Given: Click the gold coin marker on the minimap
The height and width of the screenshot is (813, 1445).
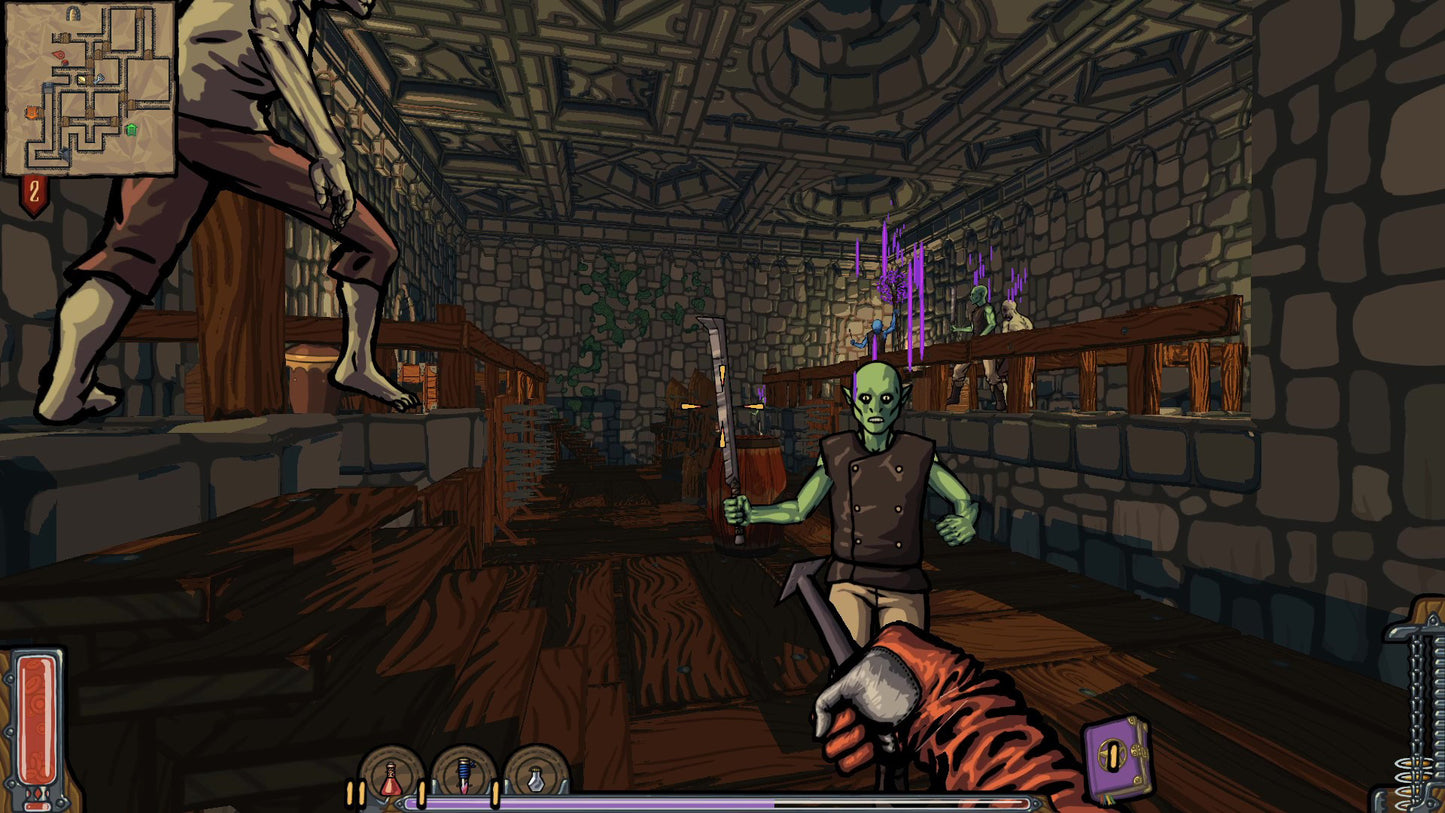Looking at the screenshot, I should coord(81,78).
